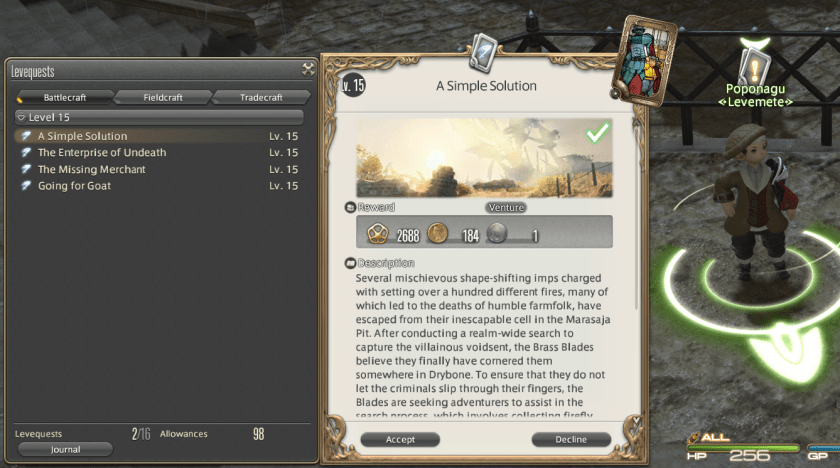This screenshot has width=840, height=468.
Task: Switch to the Battlecraft tab
Action: pyautogui.click(x=65, y=97)
